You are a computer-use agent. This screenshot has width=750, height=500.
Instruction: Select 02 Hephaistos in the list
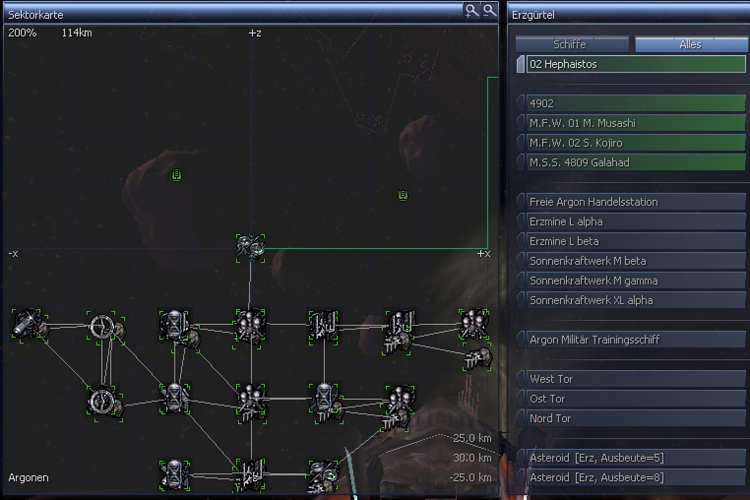pyautogui.click(x=635, y=64)
